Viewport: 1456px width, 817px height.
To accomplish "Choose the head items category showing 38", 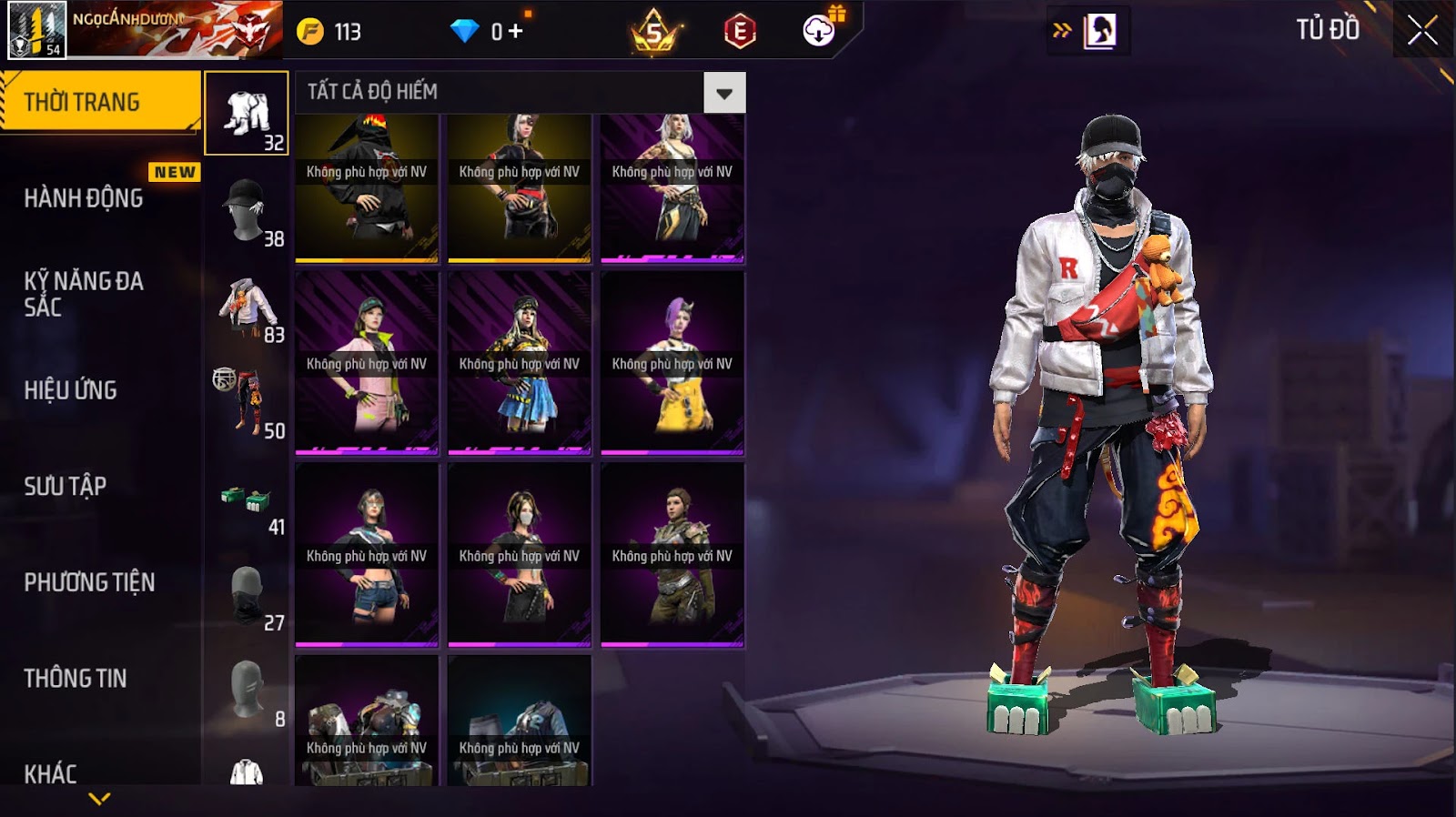I will pos(247,210).
